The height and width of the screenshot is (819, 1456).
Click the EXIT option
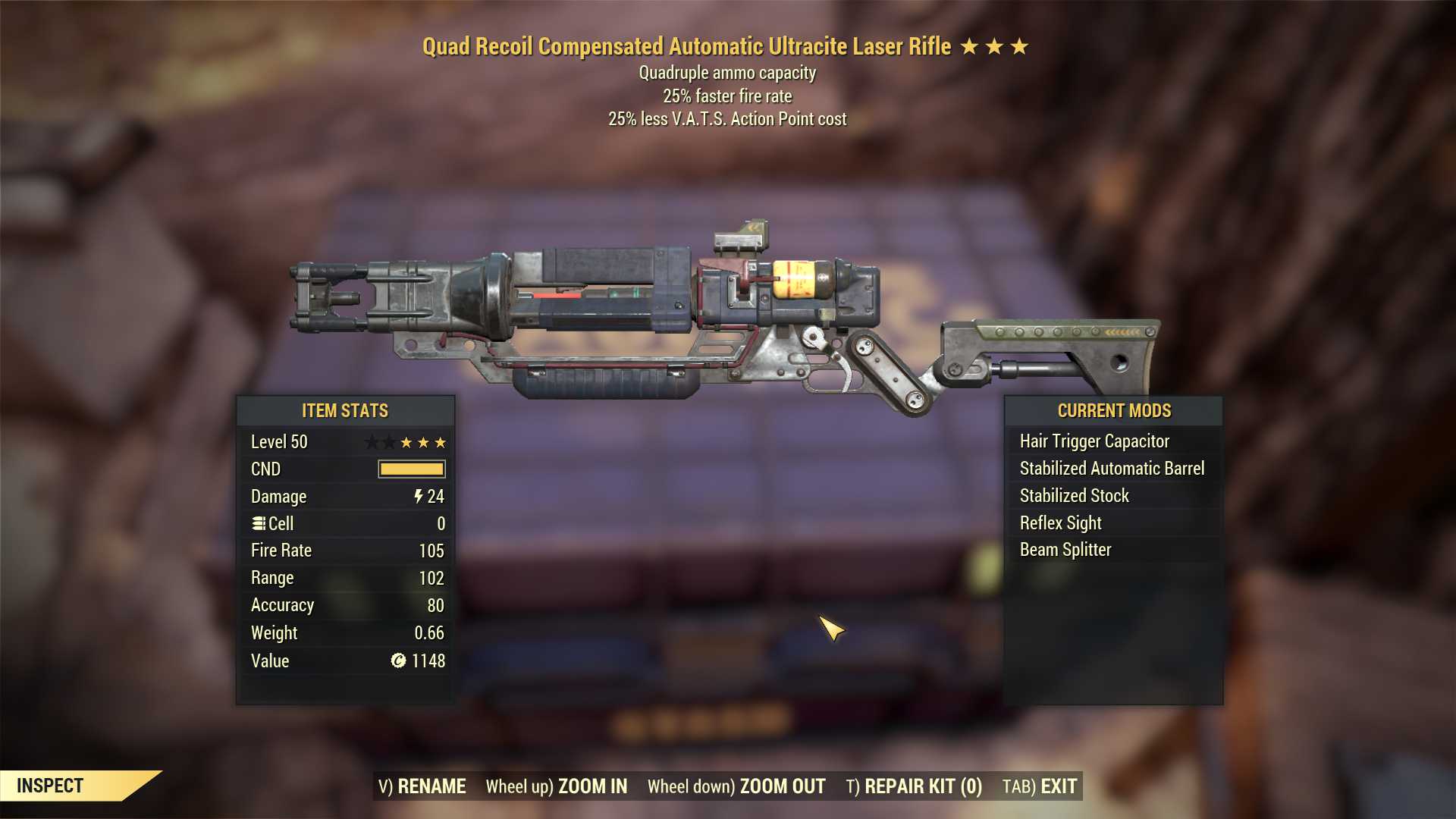1059,786
